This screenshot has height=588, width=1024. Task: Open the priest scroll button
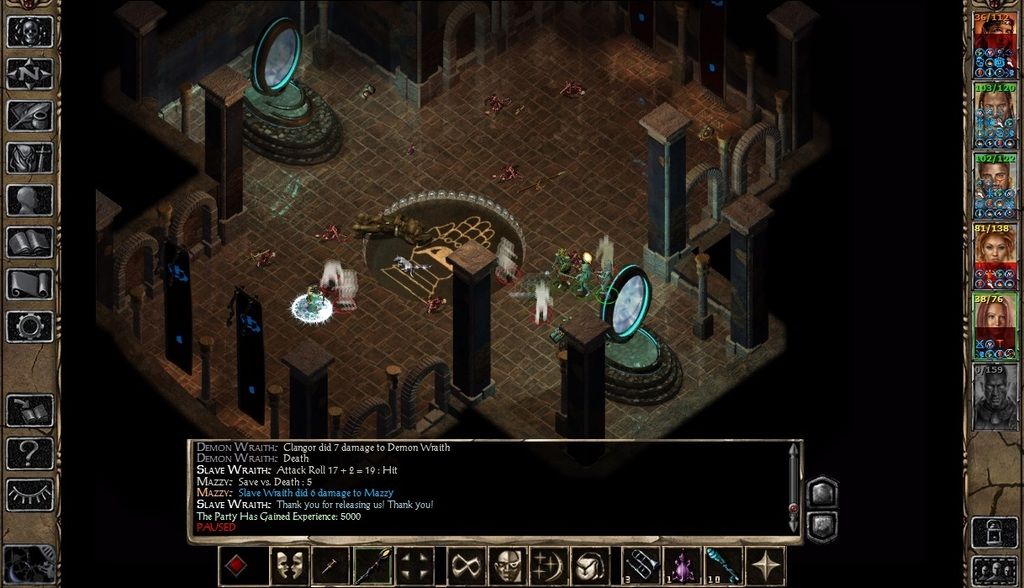(30, 283)
